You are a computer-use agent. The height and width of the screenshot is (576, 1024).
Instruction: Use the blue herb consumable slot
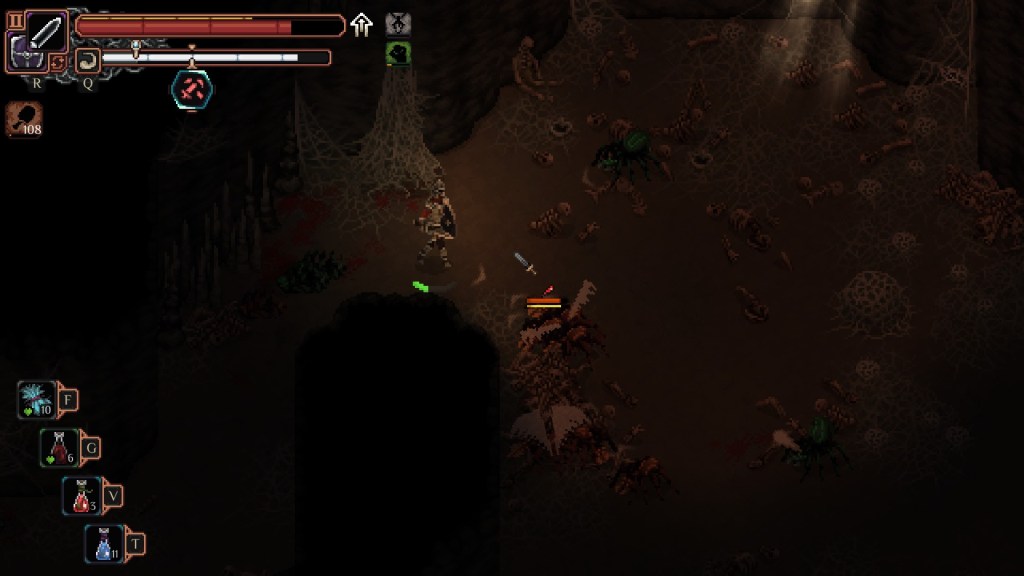37,400
